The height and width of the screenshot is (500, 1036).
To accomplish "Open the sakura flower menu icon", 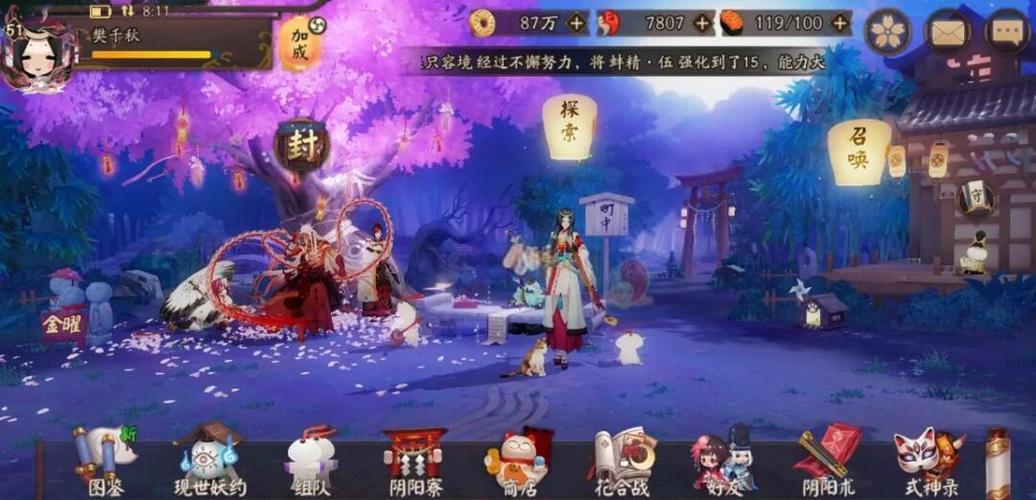I will [x=887, y=32].
